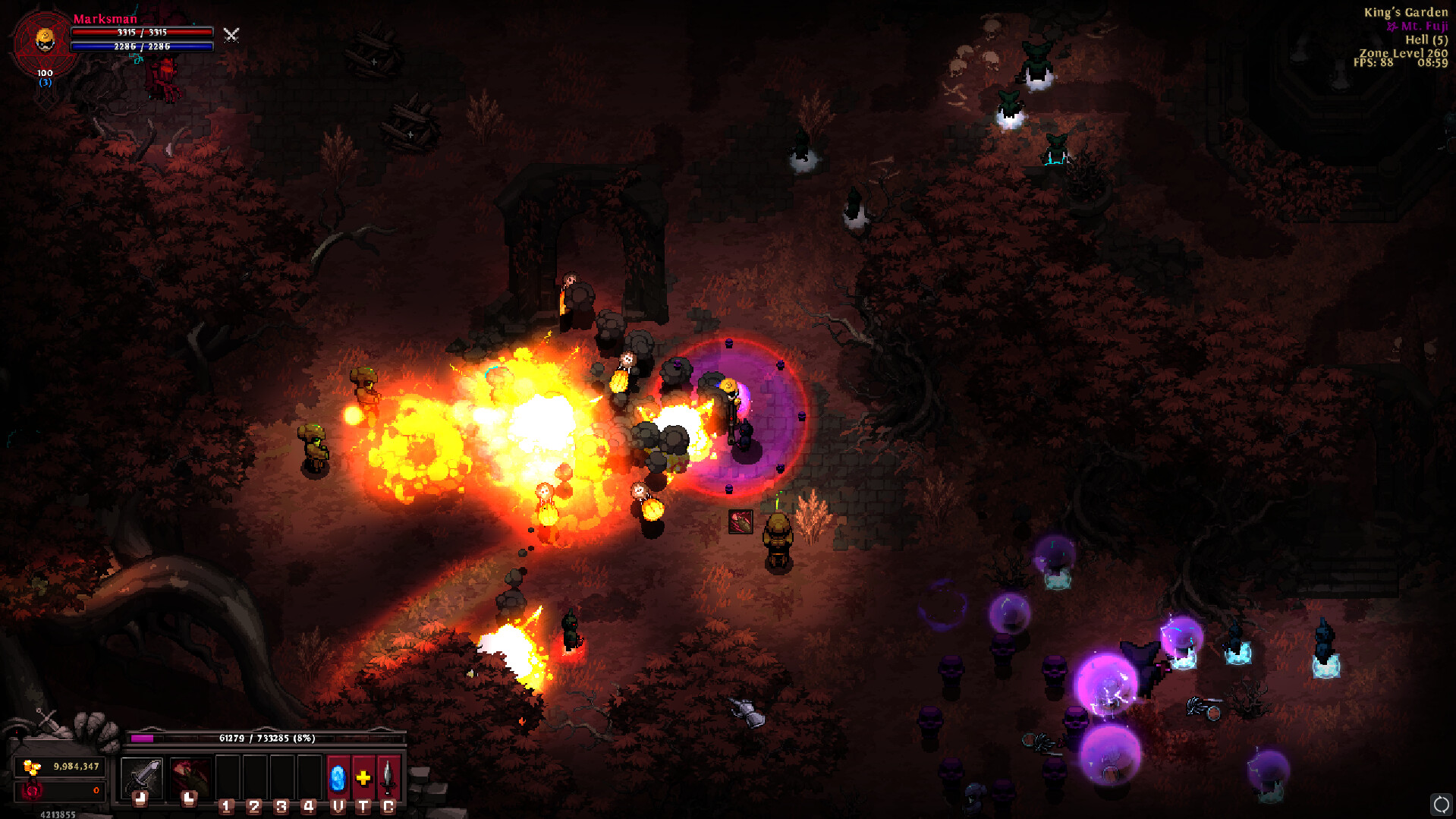Click the crossed swords icon beside health bar
This screenshot has height=819, width=1456.
pyautogui.click(x=231, y=35)
